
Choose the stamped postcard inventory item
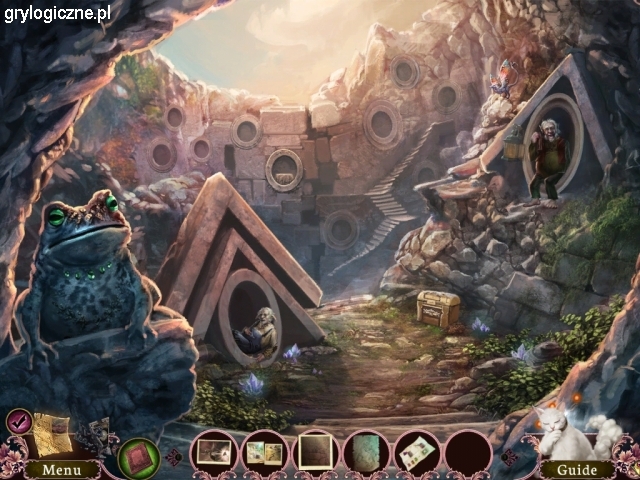point(417,452)
